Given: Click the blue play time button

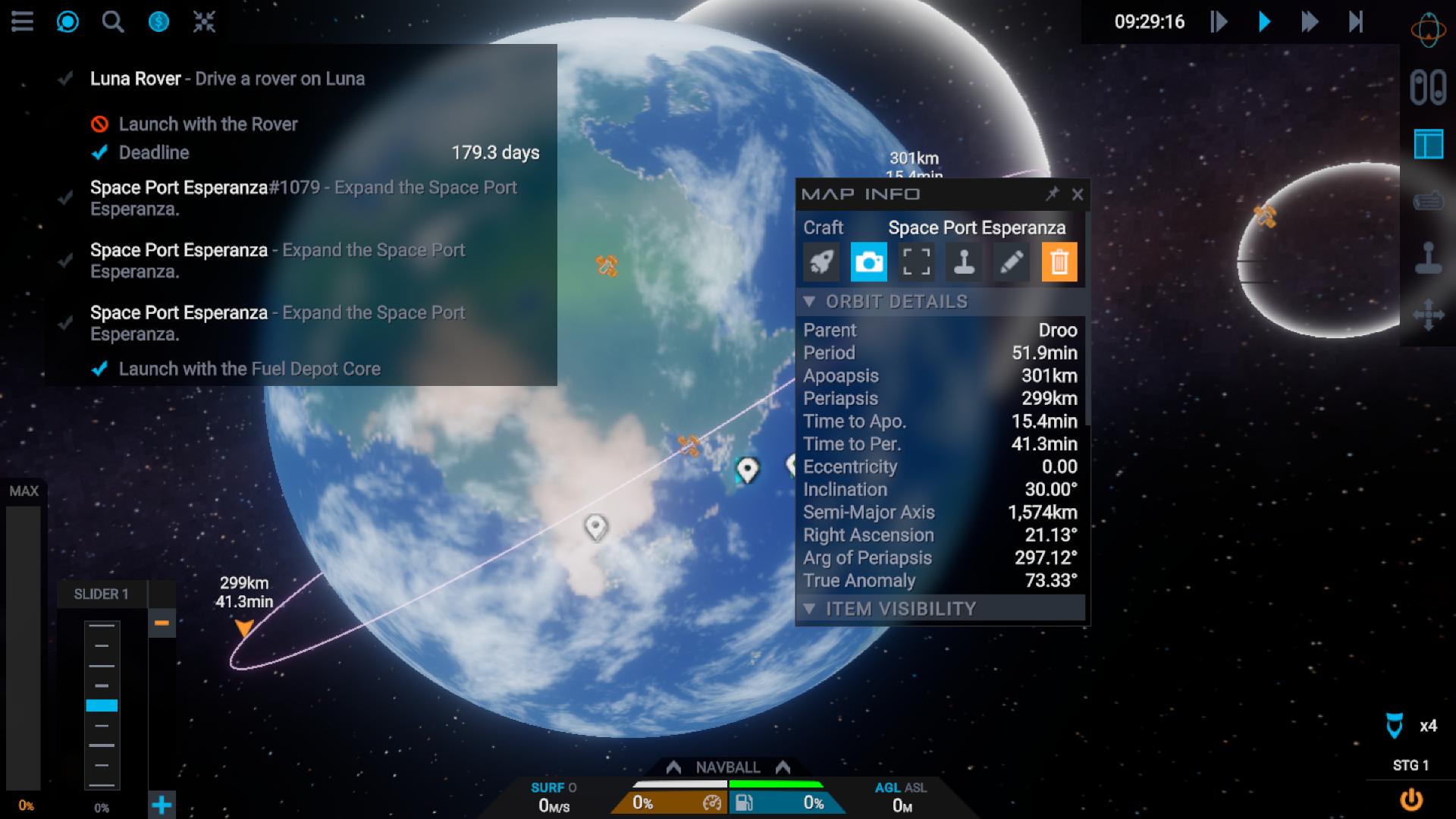Looking at the screenshot, I should (x=1264, y=21).
